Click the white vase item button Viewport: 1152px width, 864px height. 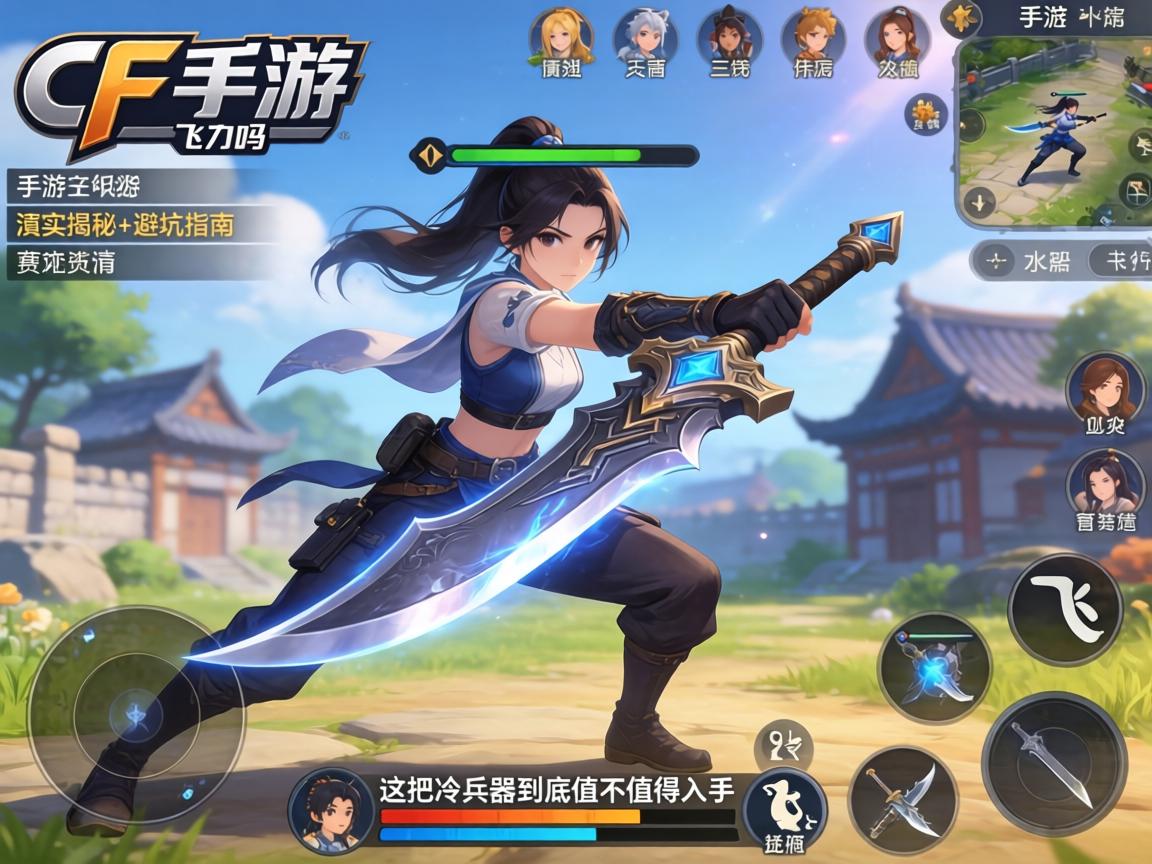tap(785, 807)
